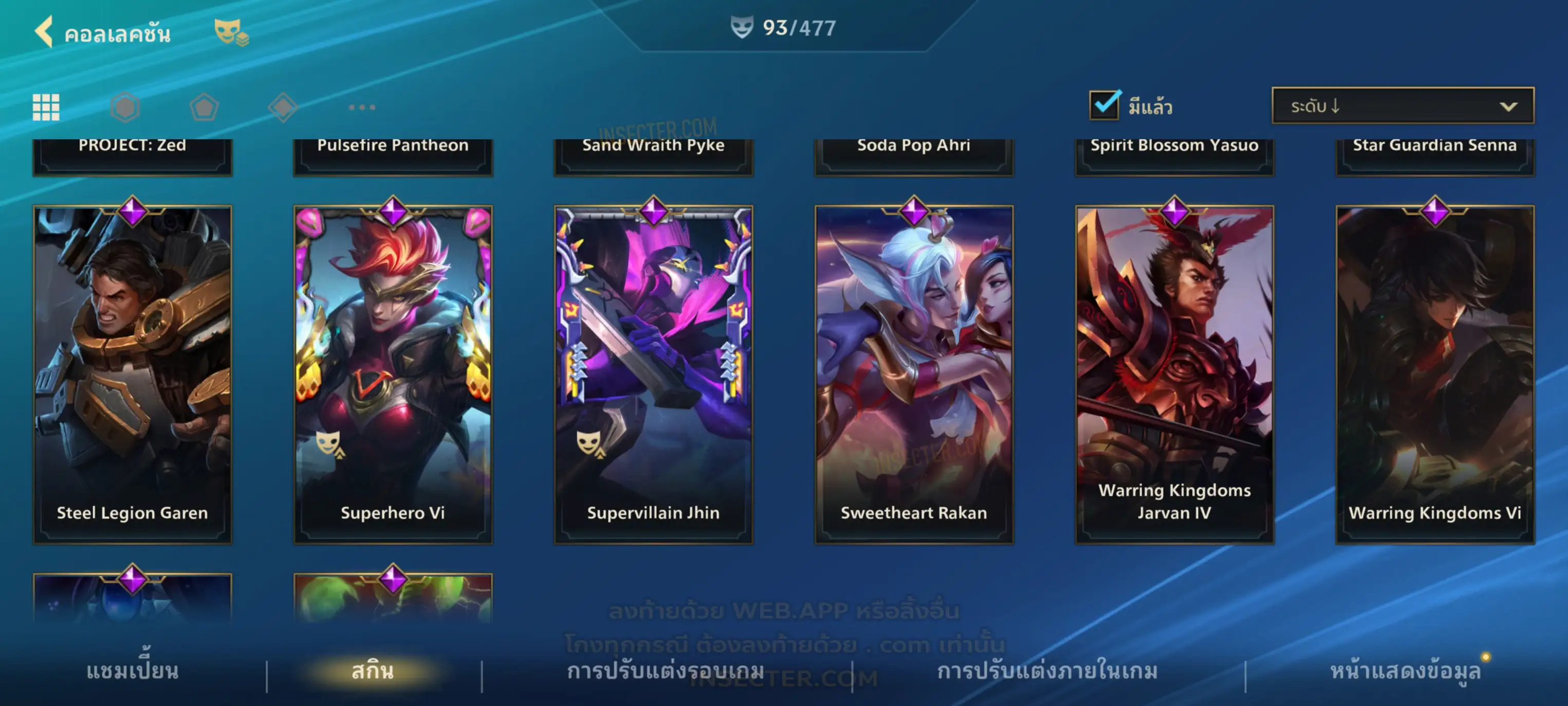1568x706 pixels.
Task: Open the rarity sort dropdown
Action: [x=1403, y=106]
